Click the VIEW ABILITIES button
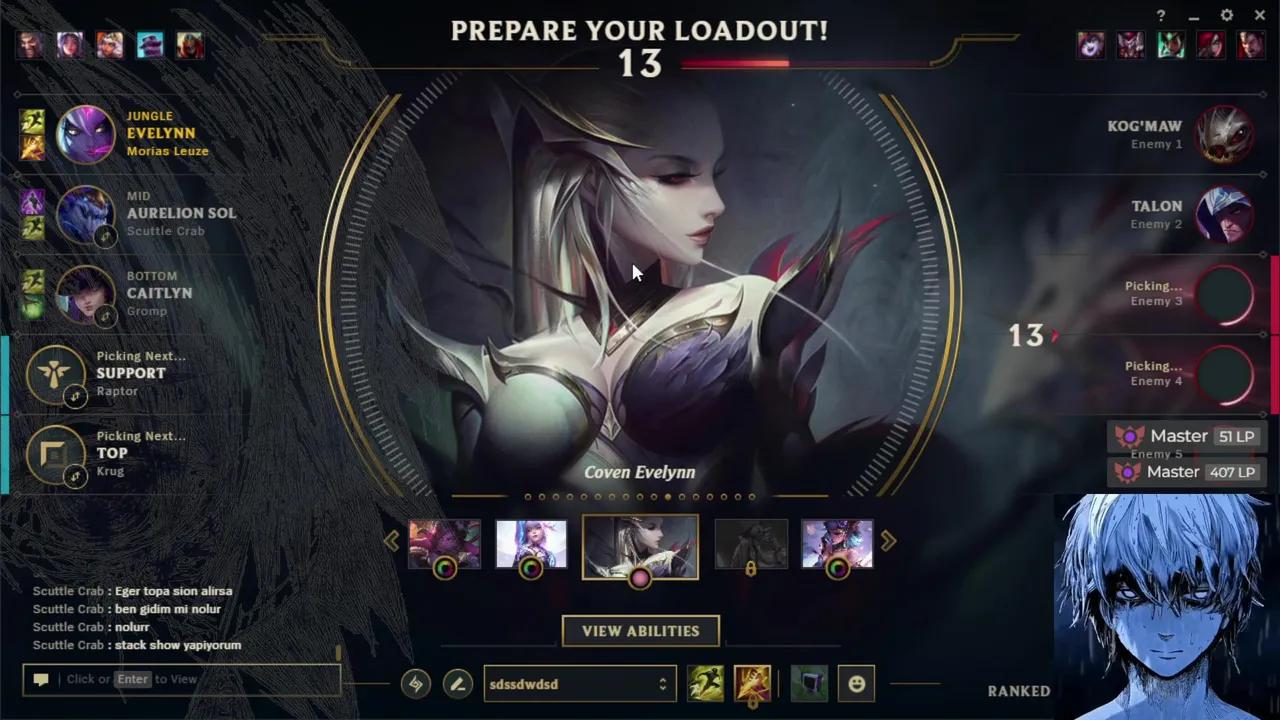 tap(640, 630)
